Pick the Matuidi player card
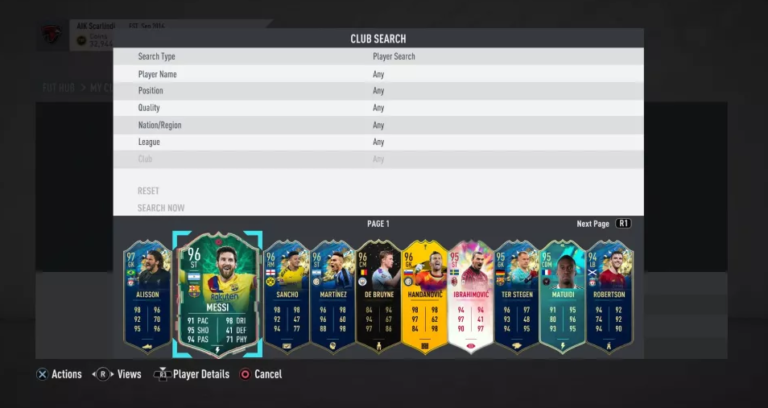This screenshot has height=408, width=768. click(562, 296)
